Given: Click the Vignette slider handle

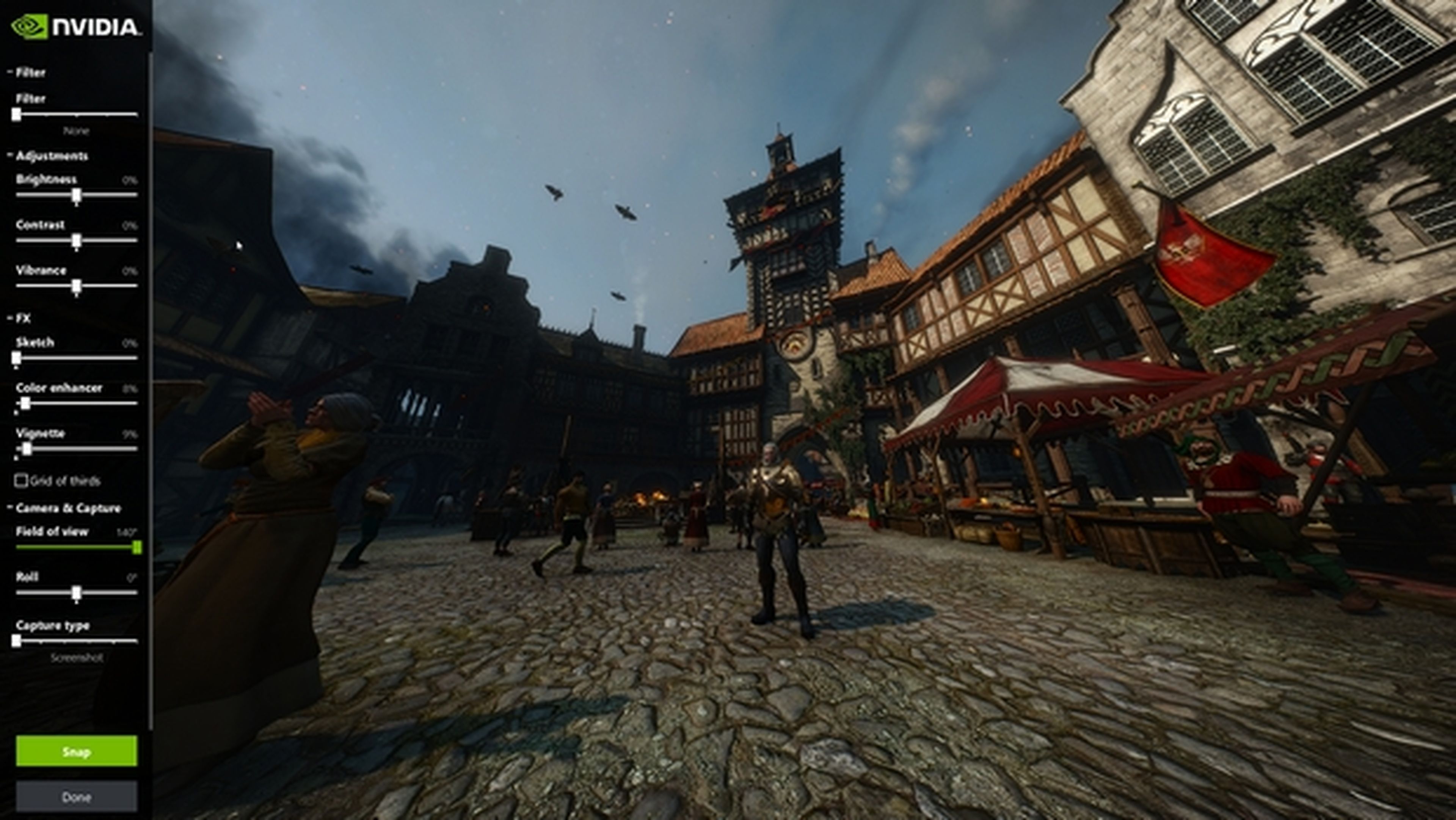Looking at the screenshot, I should (x=27, y=449).
